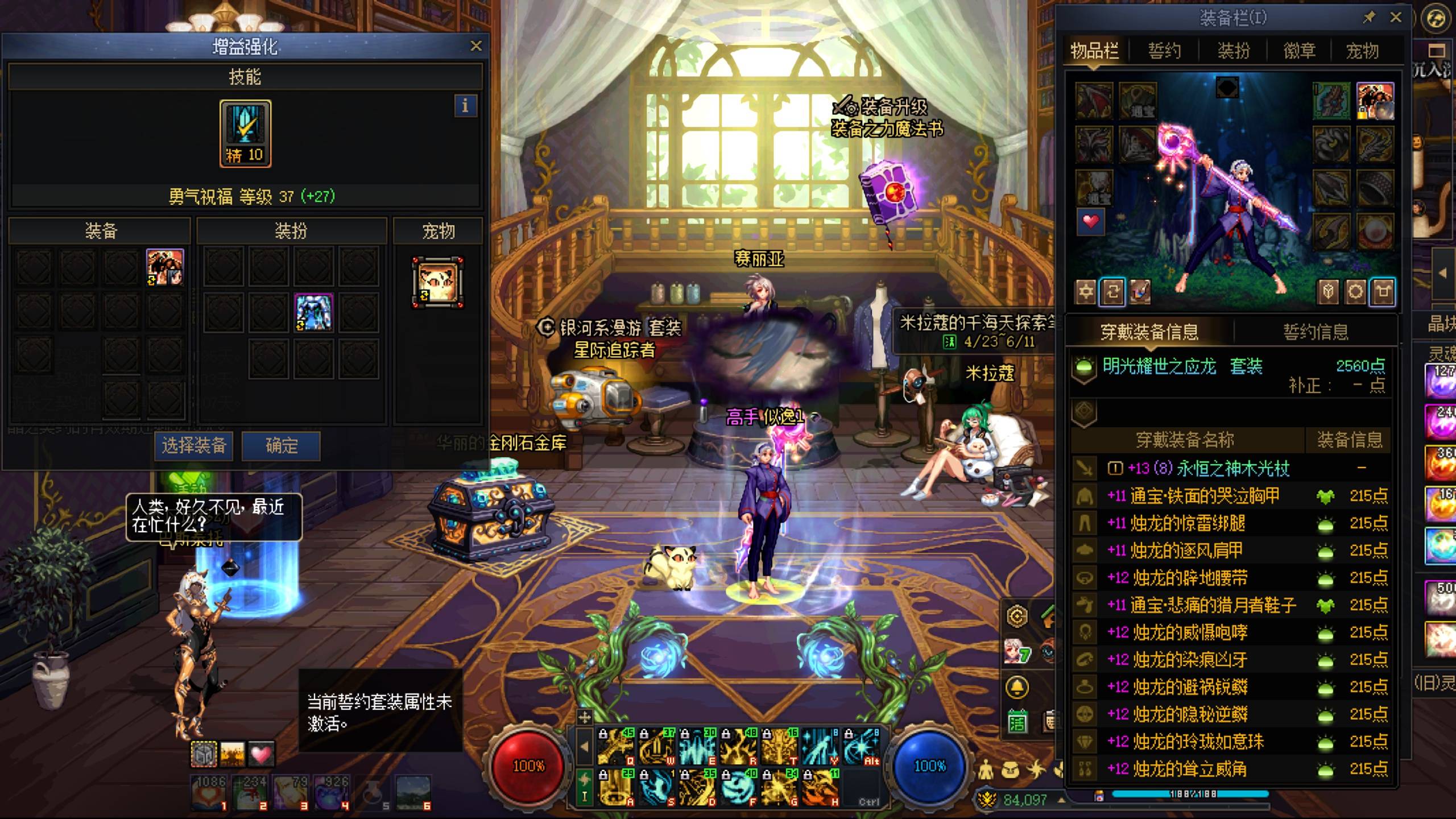Confirm with the 确定 button

pos(281,445)
